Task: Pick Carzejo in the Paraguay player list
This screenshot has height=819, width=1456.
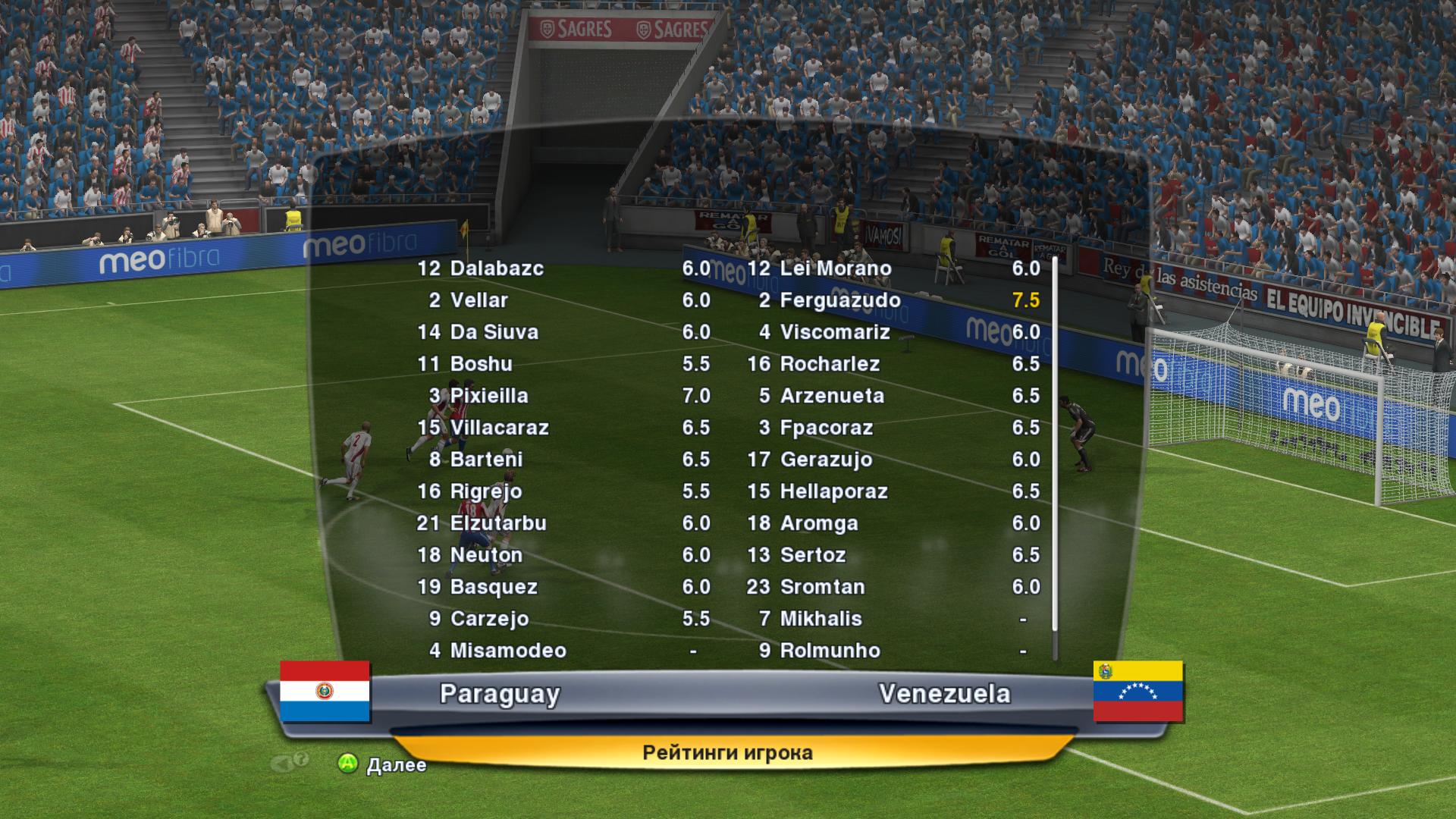Action: point(489,619)
